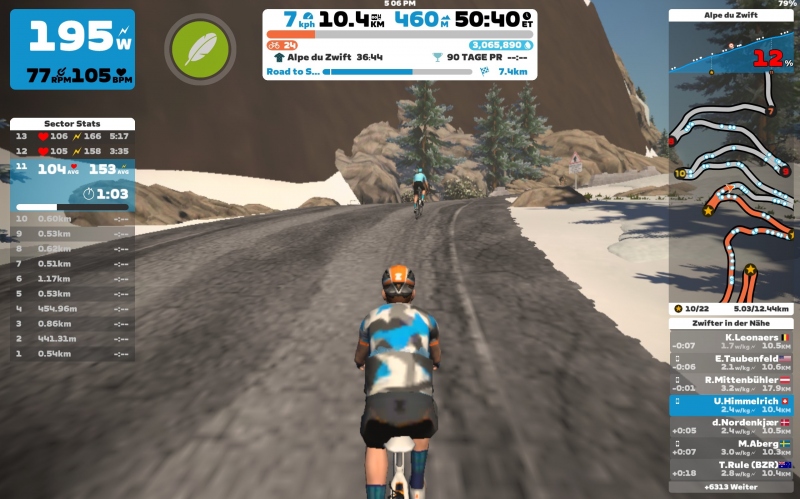Screen dimensions: 800x499
Task: Show more riders via "+6313 Weiter"
Action: click(731, 488)
